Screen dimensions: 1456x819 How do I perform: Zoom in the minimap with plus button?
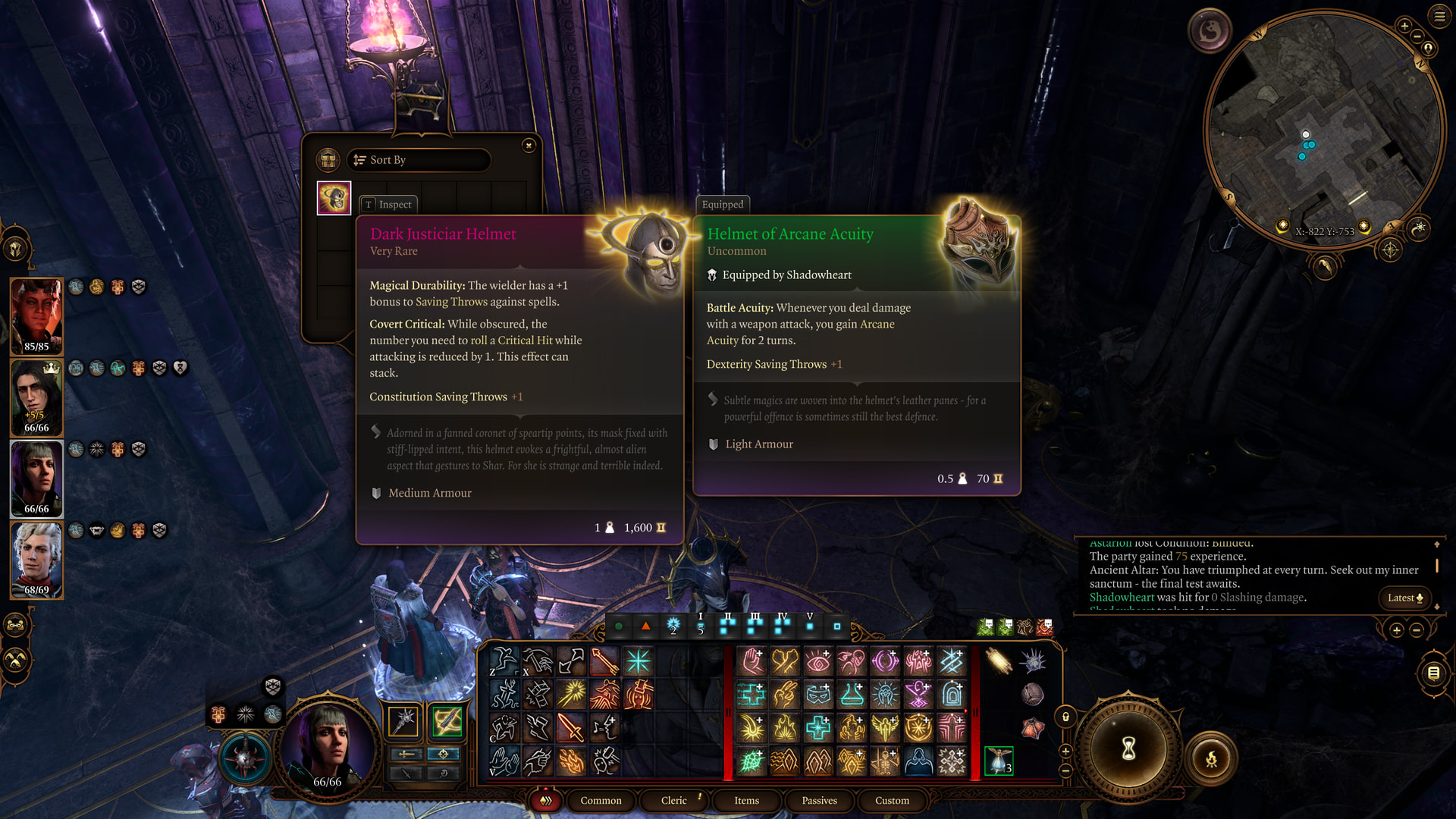click(x=1404, y=27)
